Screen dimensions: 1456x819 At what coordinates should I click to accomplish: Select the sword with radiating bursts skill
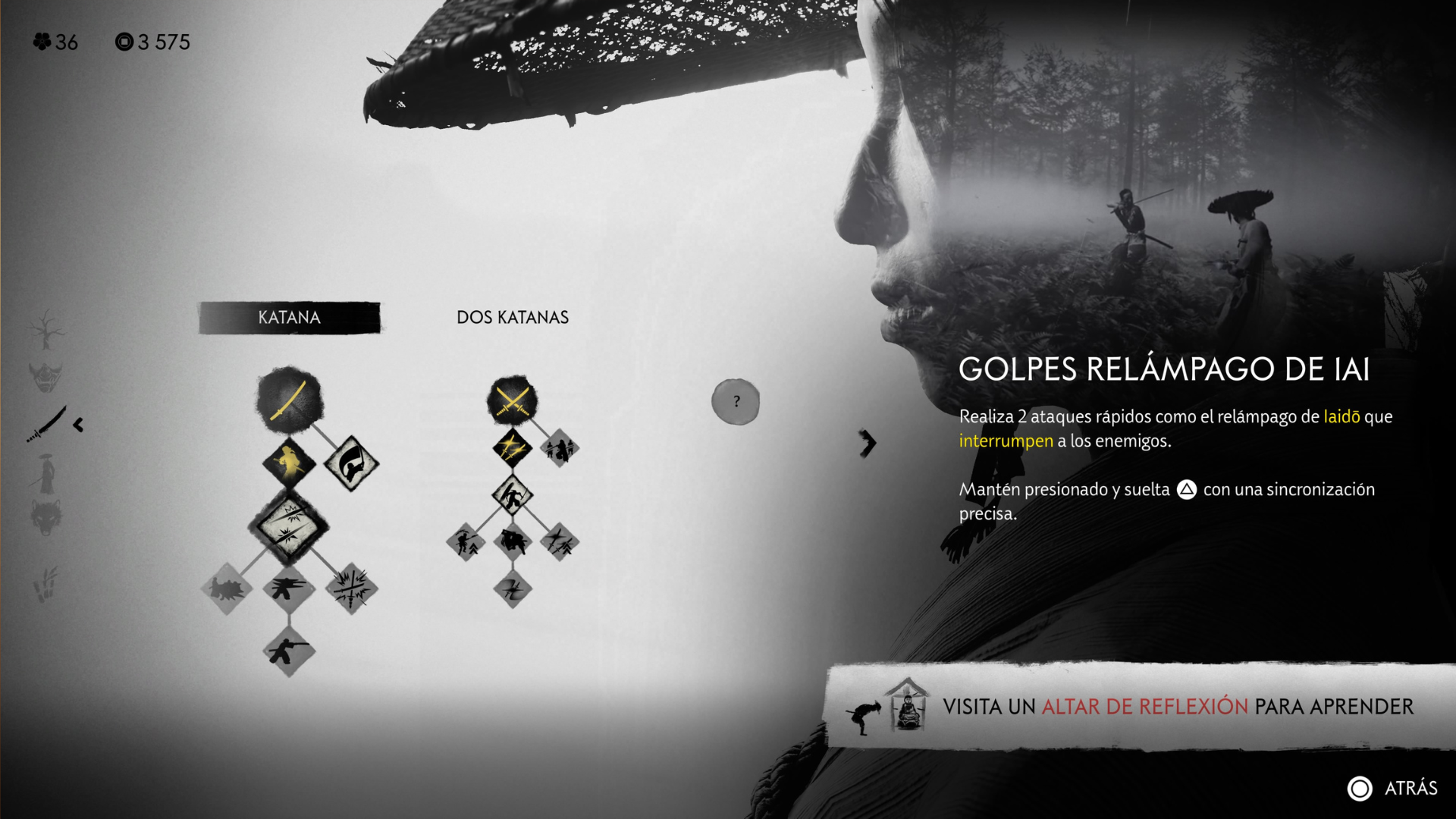tap(351, 588)
